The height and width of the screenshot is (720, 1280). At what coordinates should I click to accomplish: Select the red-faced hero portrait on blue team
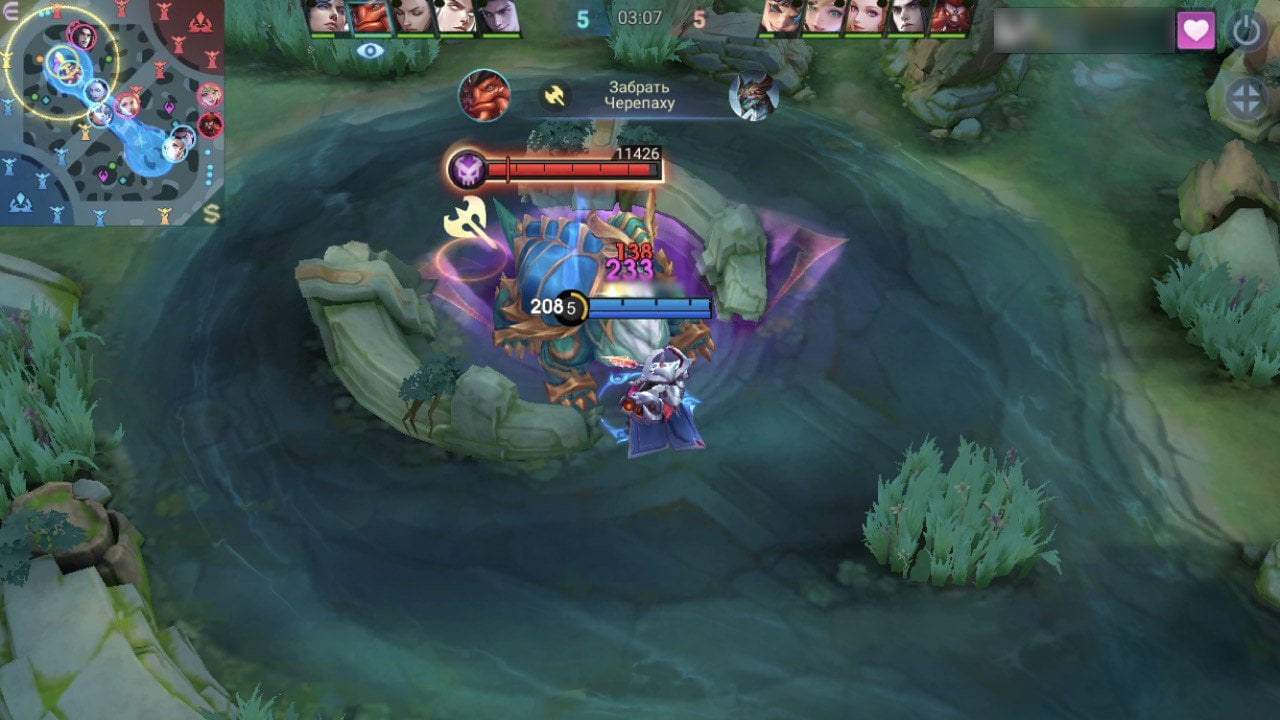[371, 17]
